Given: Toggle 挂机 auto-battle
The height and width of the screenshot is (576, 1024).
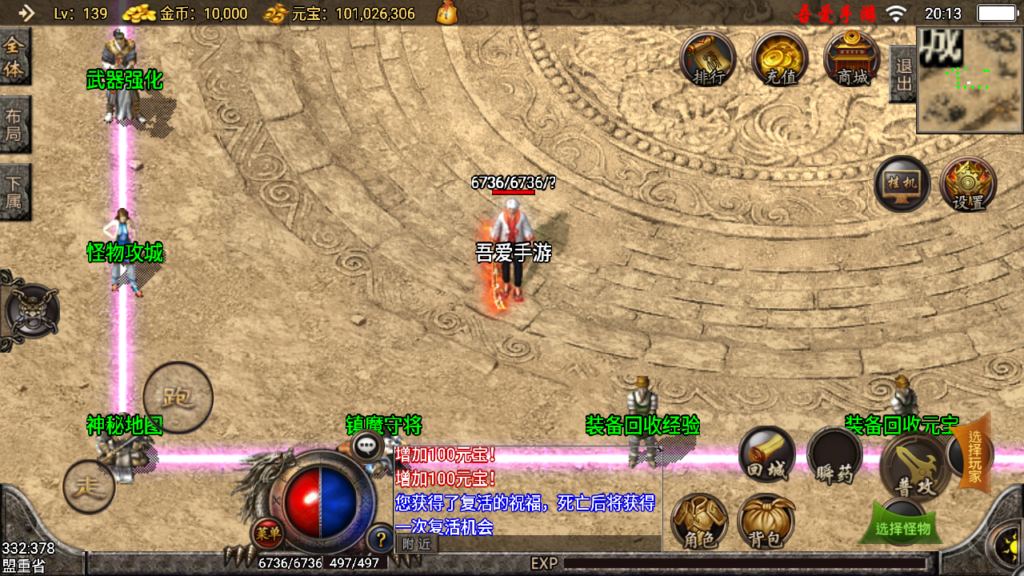Looking at the screenshot, I should click(902, 184).
